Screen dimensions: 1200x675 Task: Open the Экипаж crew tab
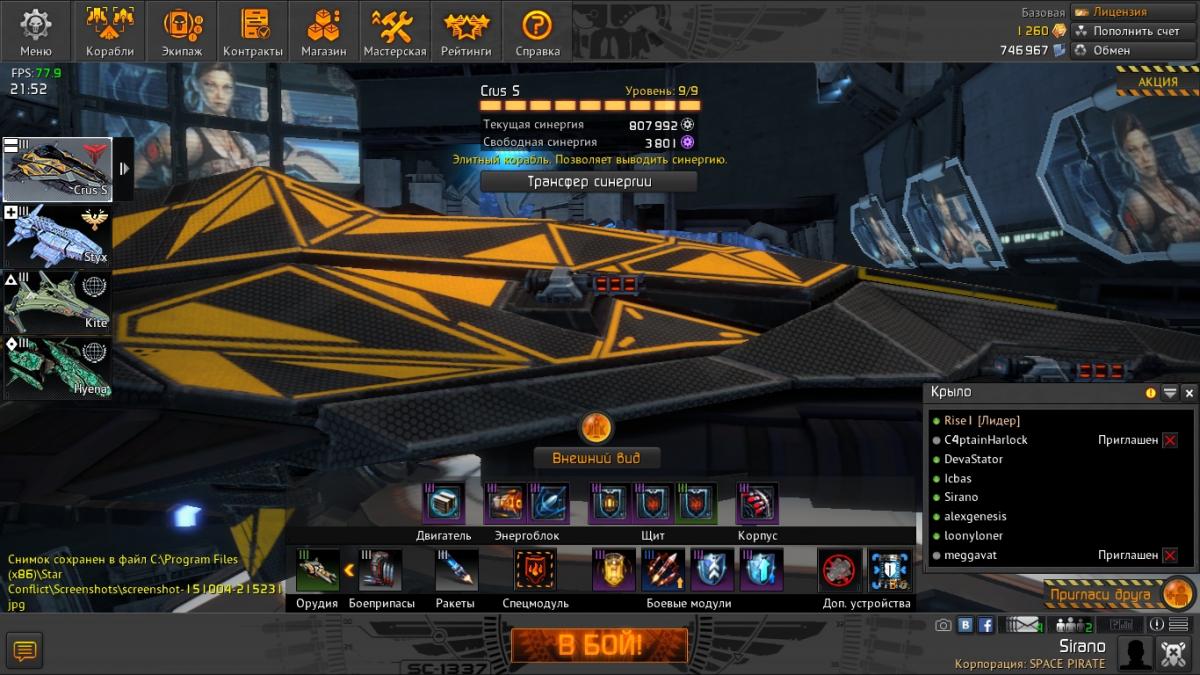point(181,31)
